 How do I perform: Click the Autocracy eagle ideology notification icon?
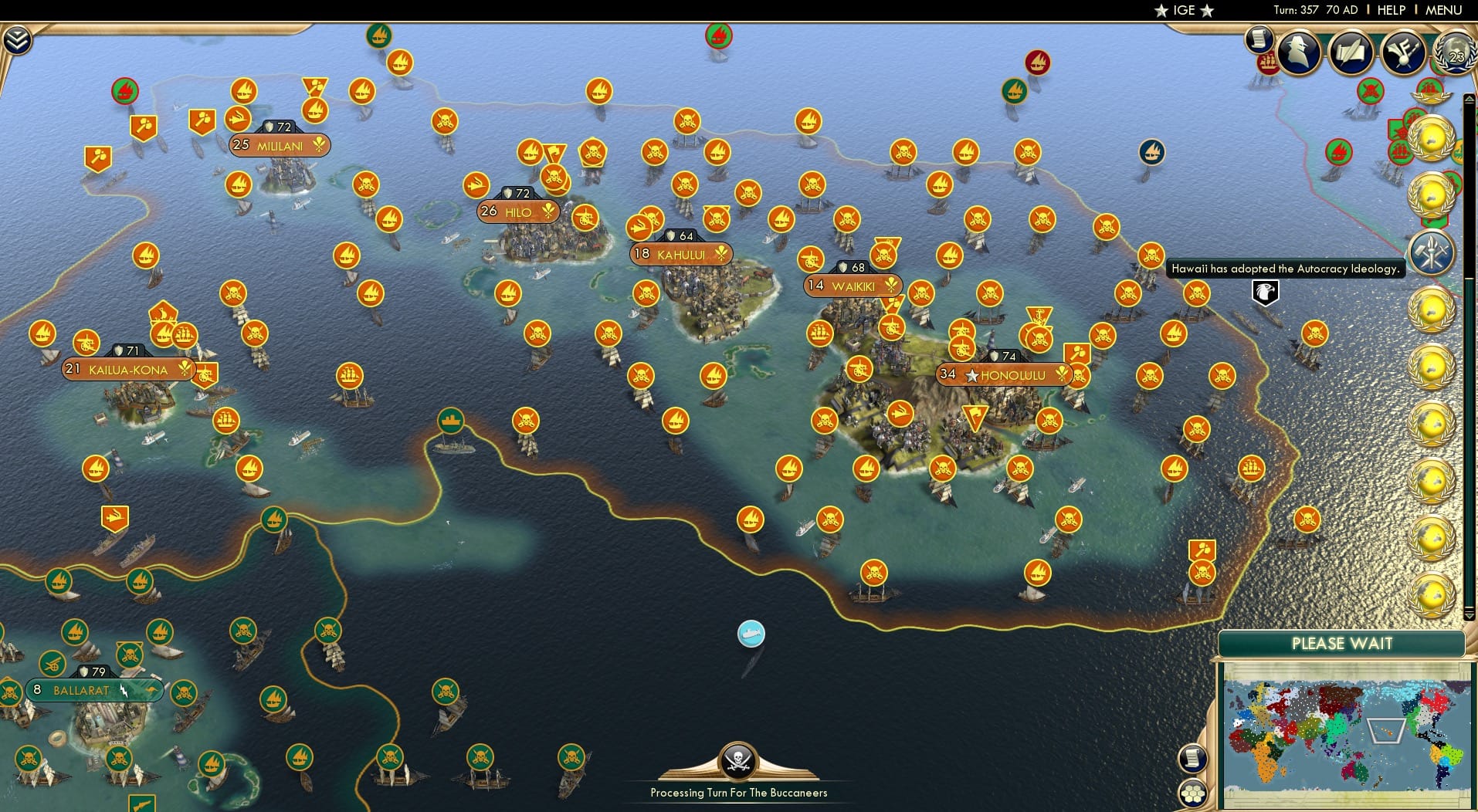coord(1264,292)
